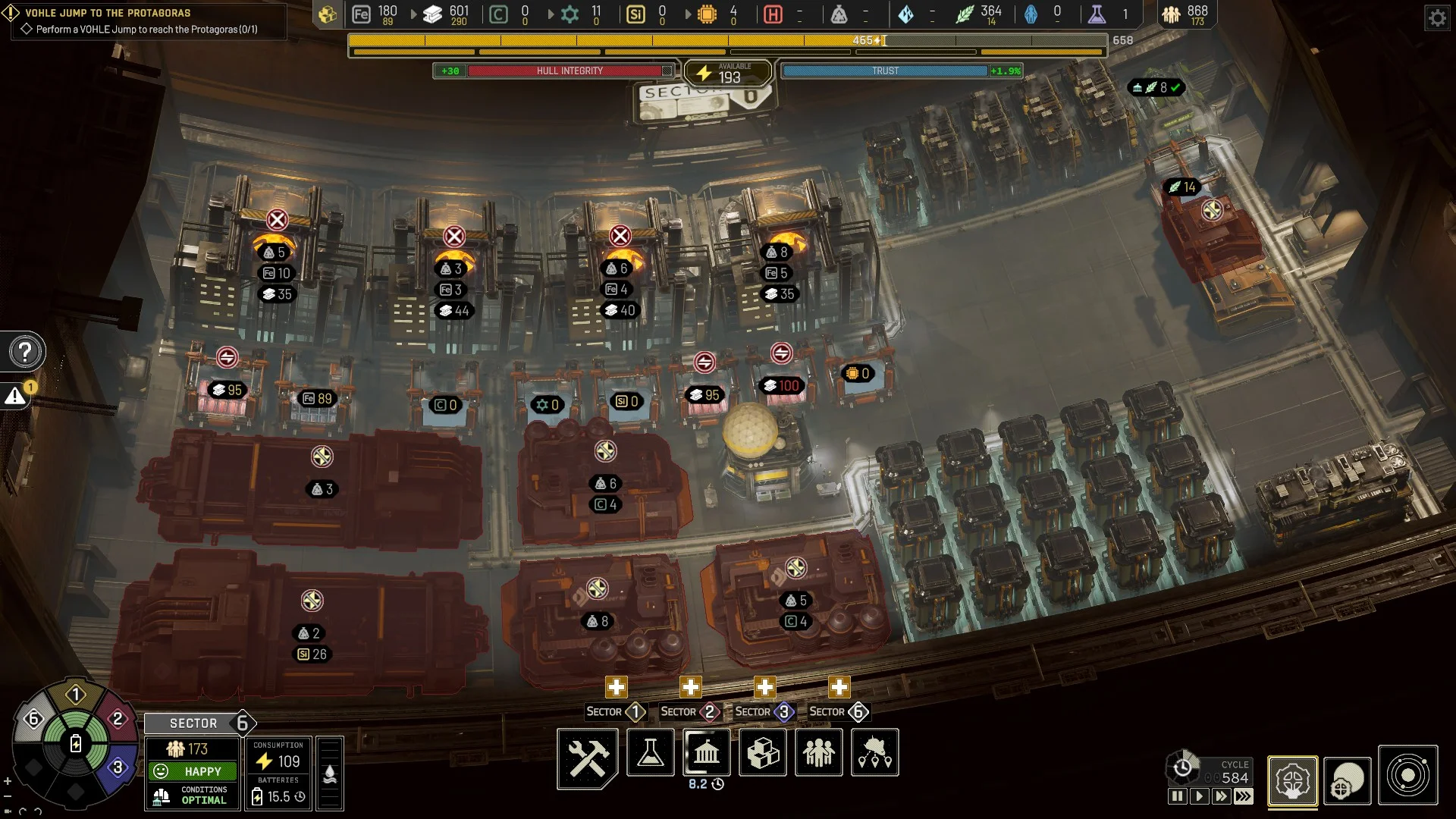This screenshot has height=819, width=1456.
Task: Show the warning triangle alert
Action: (15, 397)
